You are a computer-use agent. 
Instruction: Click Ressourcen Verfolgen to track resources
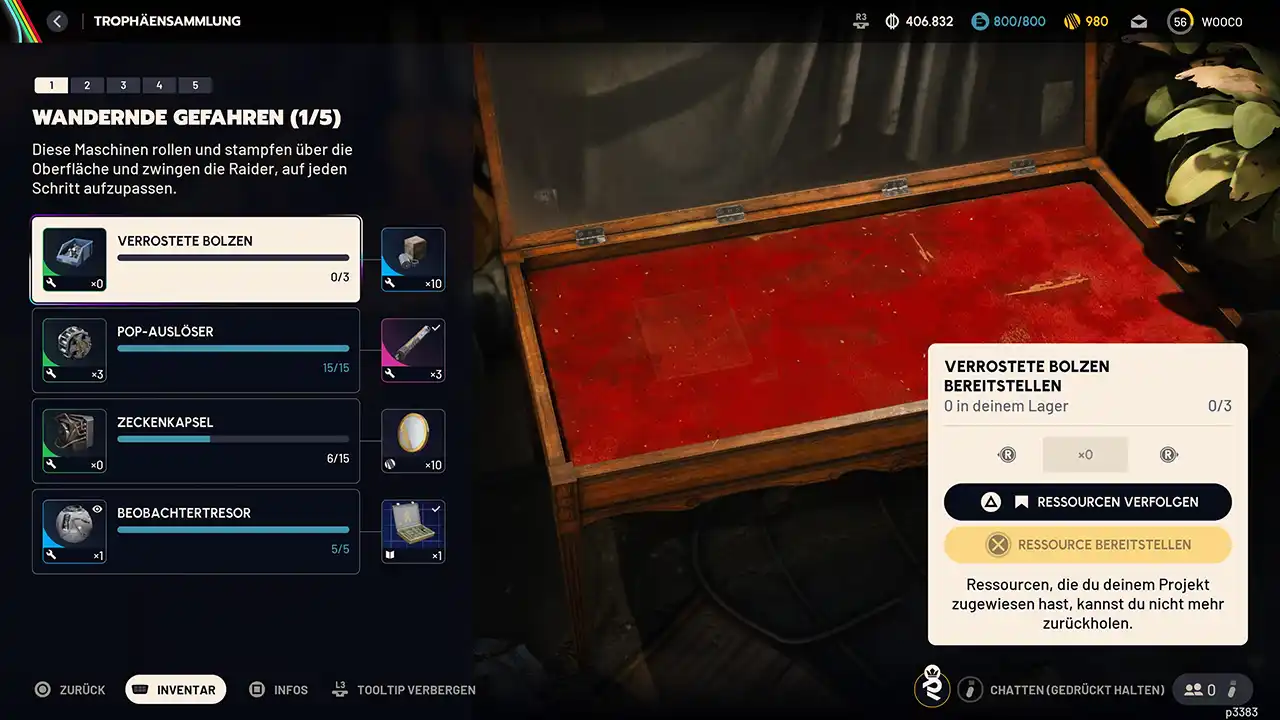pyautogui.click(x=1088, y=502)
